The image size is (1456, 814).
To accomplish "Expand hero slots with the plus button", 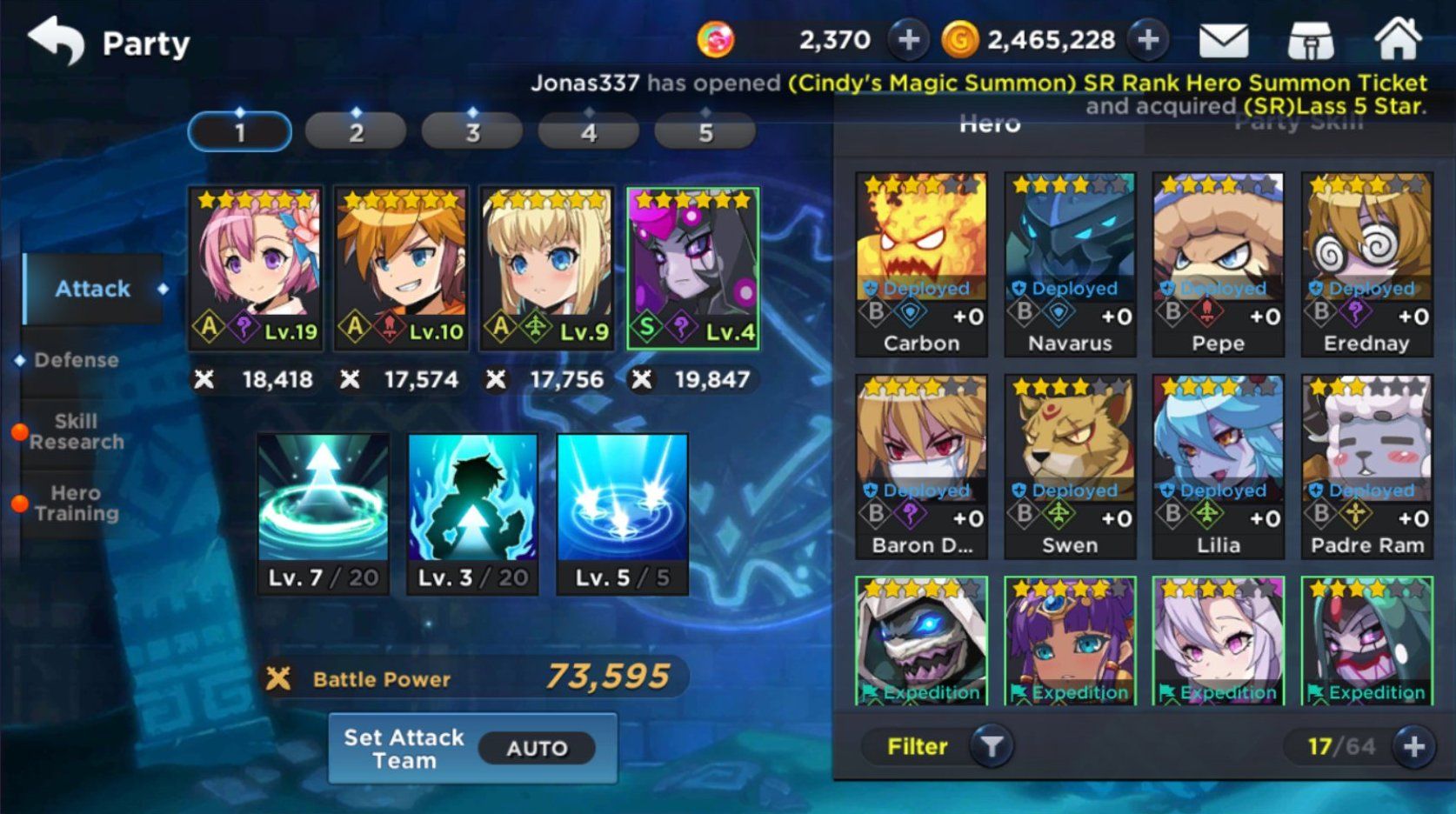I will (x=1413, y=746).
